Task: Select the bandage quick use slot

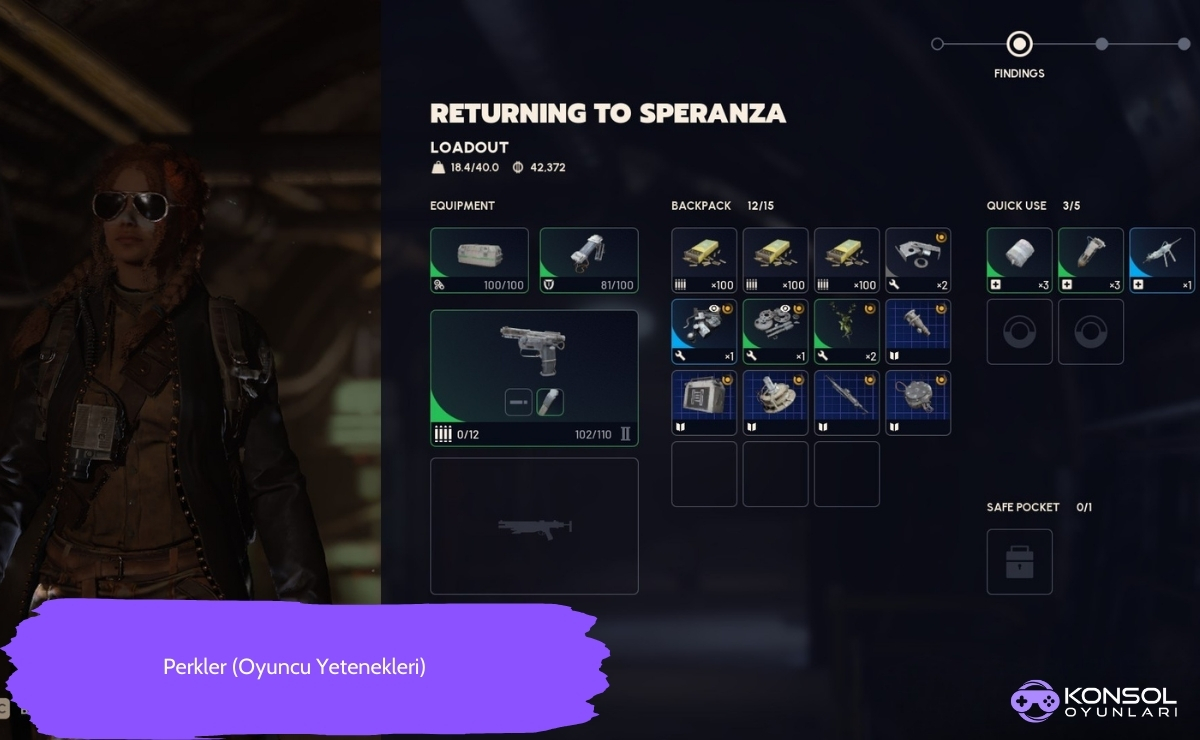Action: click(1019, 260)
